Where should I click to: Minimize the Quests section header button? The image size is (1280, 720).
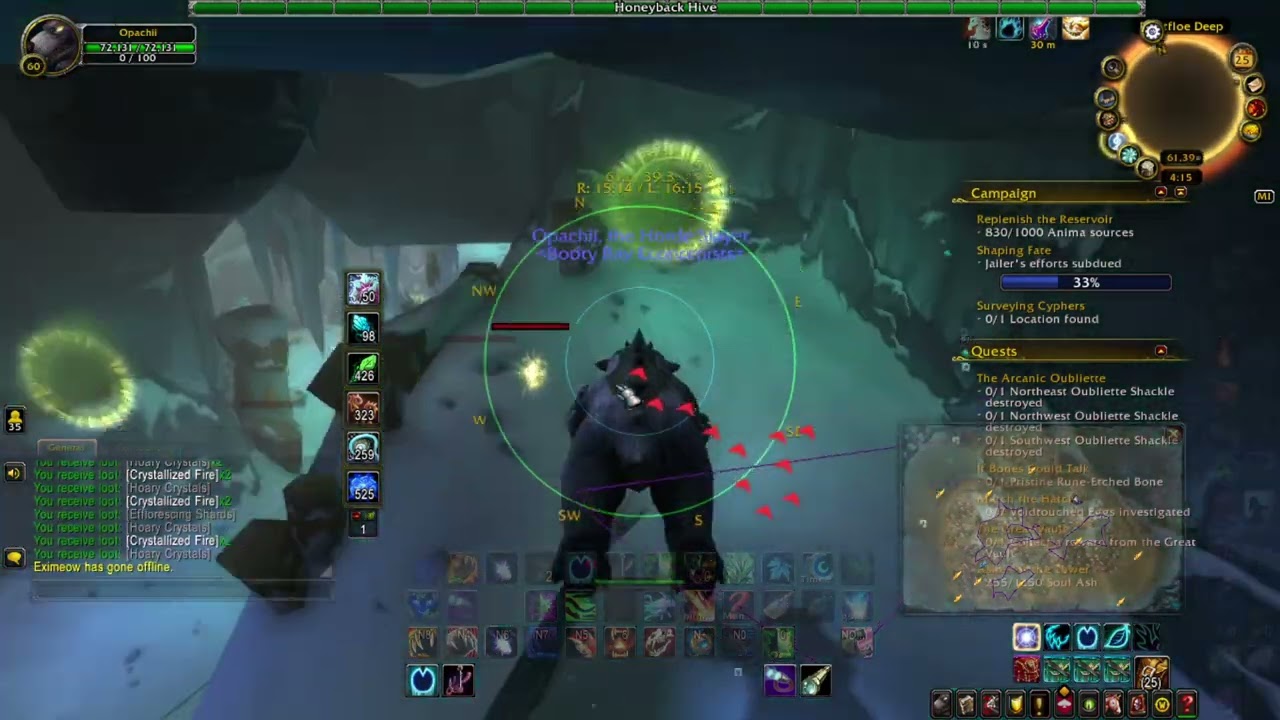[x=1161, y=351]
